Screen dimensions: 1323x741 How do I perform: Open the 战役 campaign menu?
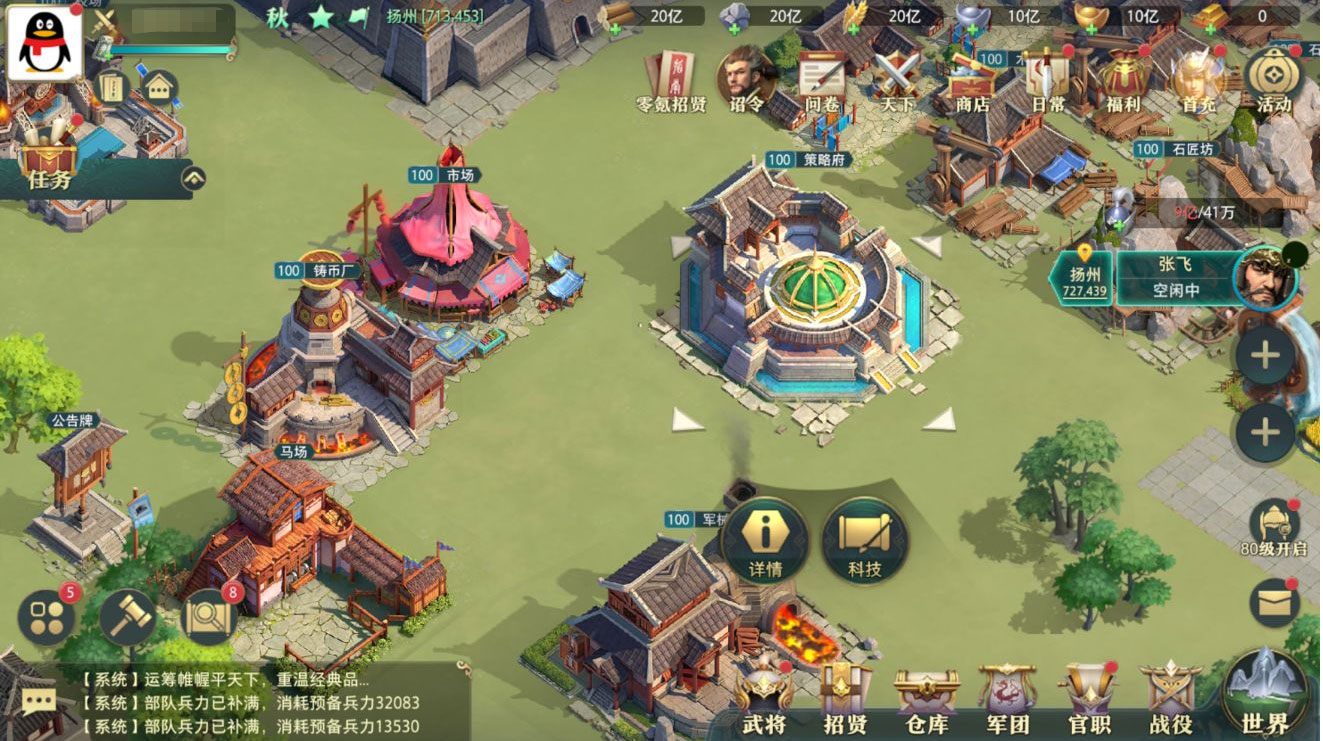(1170, 696)
